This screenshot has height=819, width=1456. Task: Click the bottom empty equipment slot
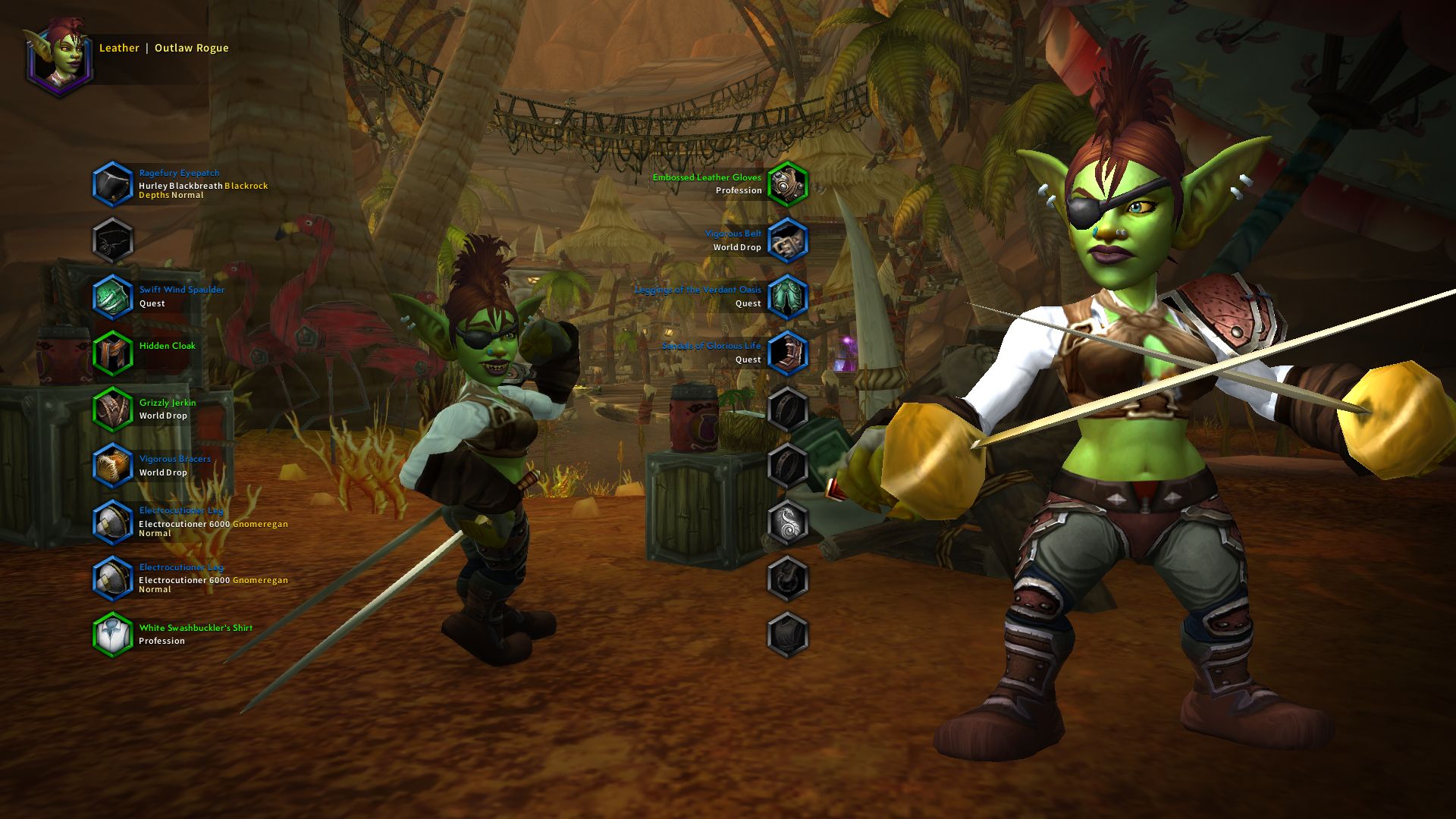tap(789, 635)
